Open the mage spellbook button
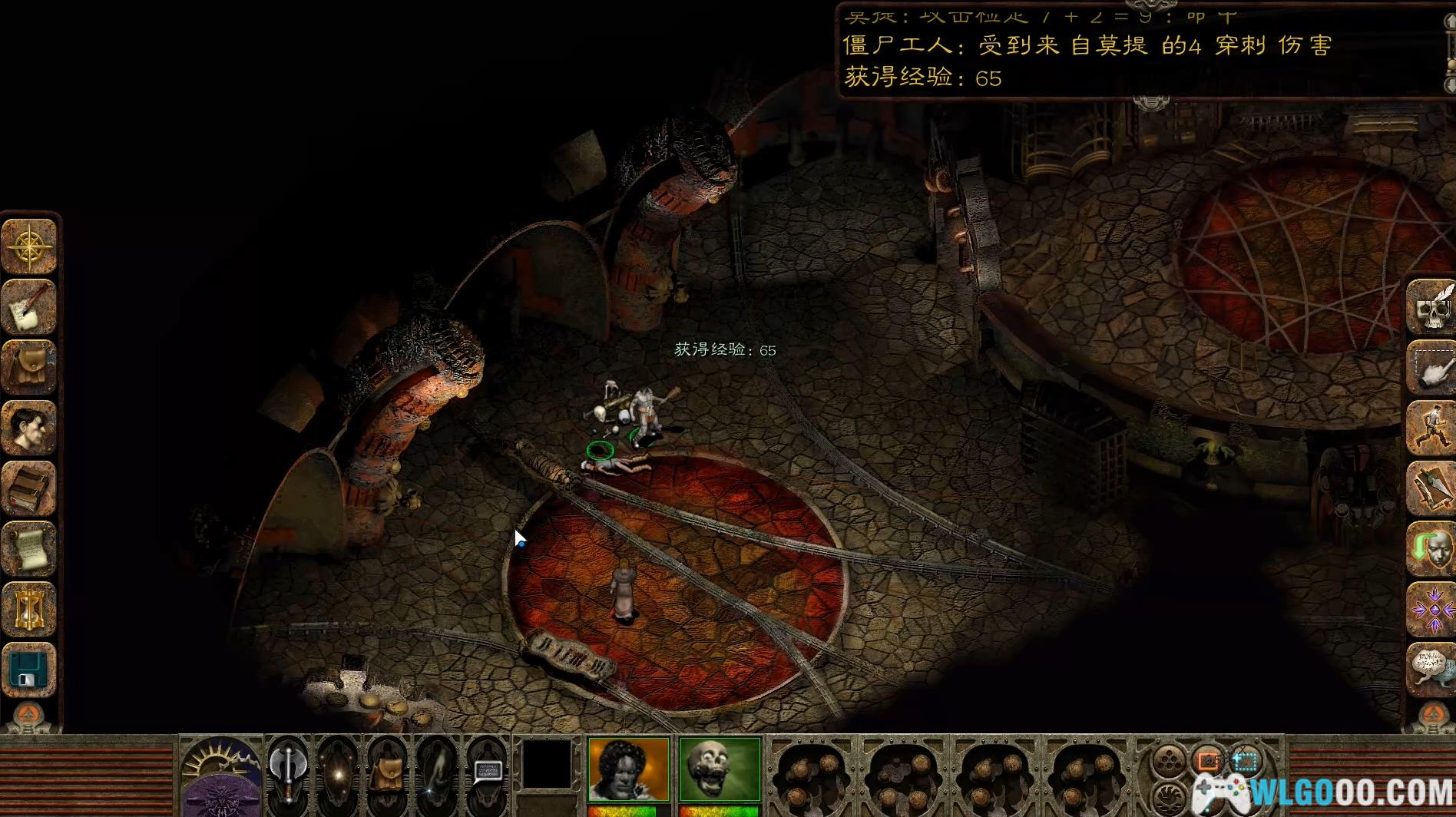This screenshot has width=1456, height=817. coord(30,488)
